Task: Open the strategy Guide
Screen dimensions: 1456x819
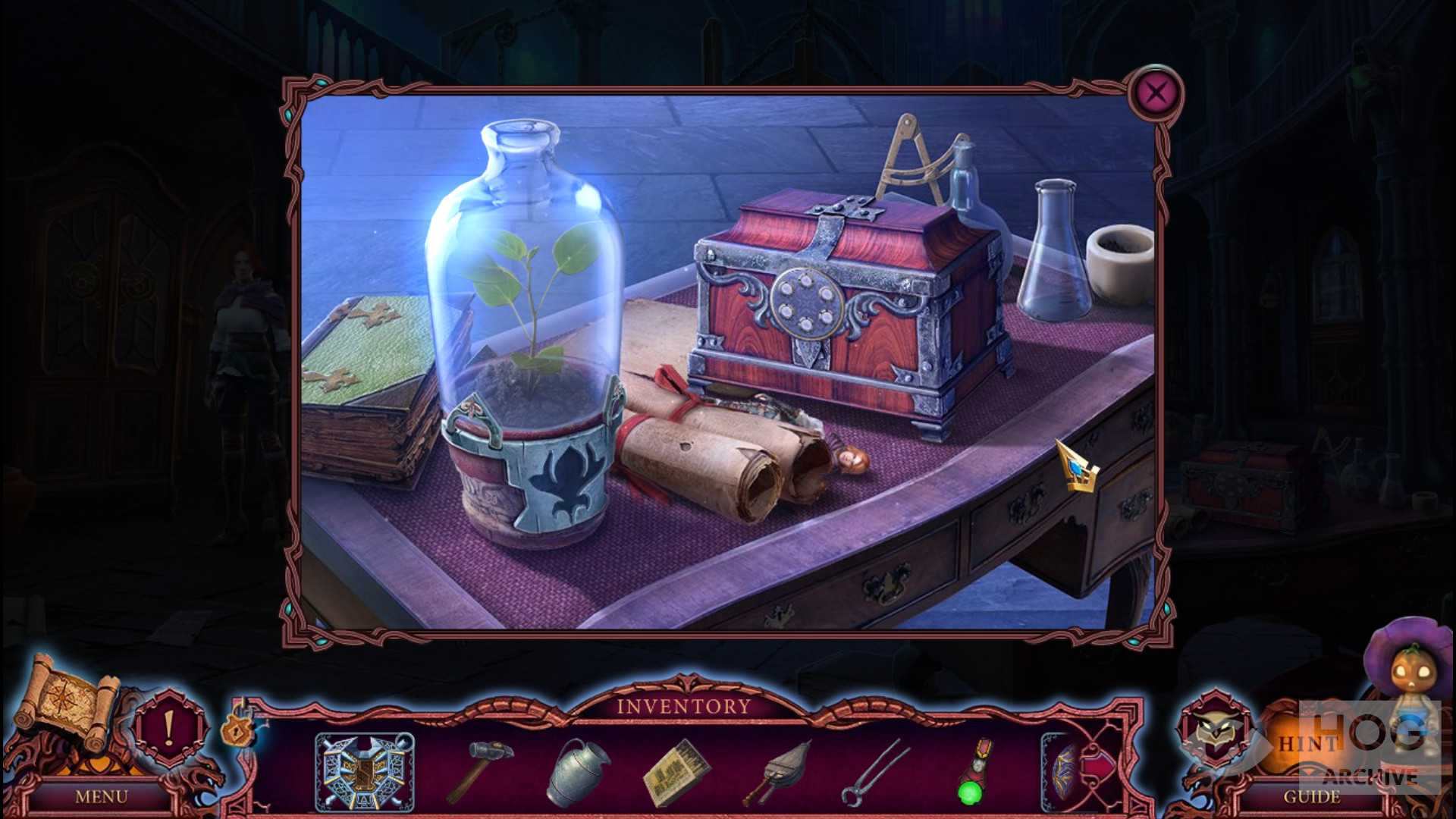Action: (x=1311, y=797)
